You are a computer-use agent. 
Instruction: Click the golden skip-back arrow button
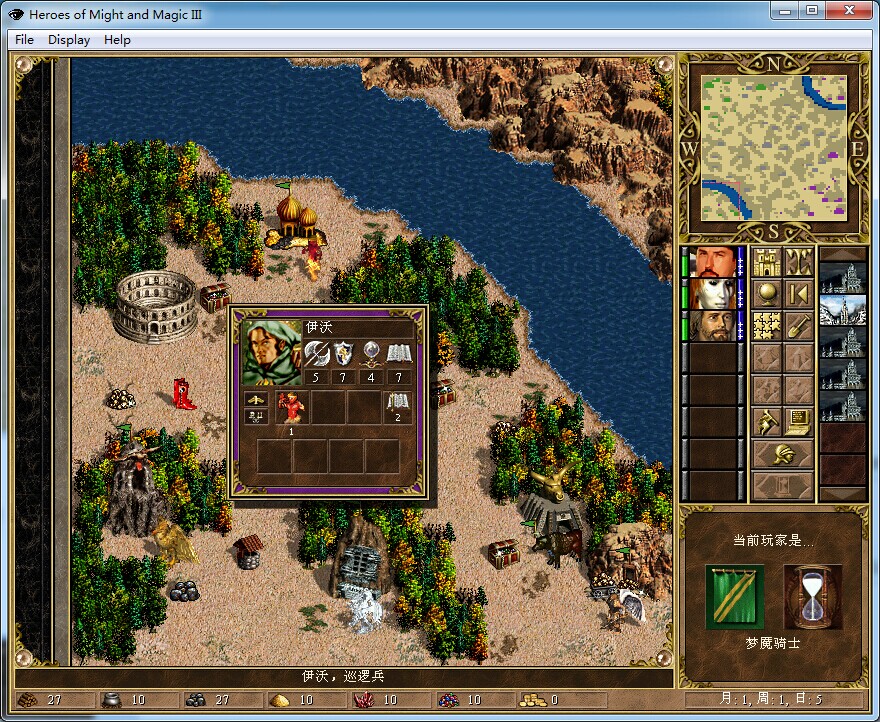point(798,294)
